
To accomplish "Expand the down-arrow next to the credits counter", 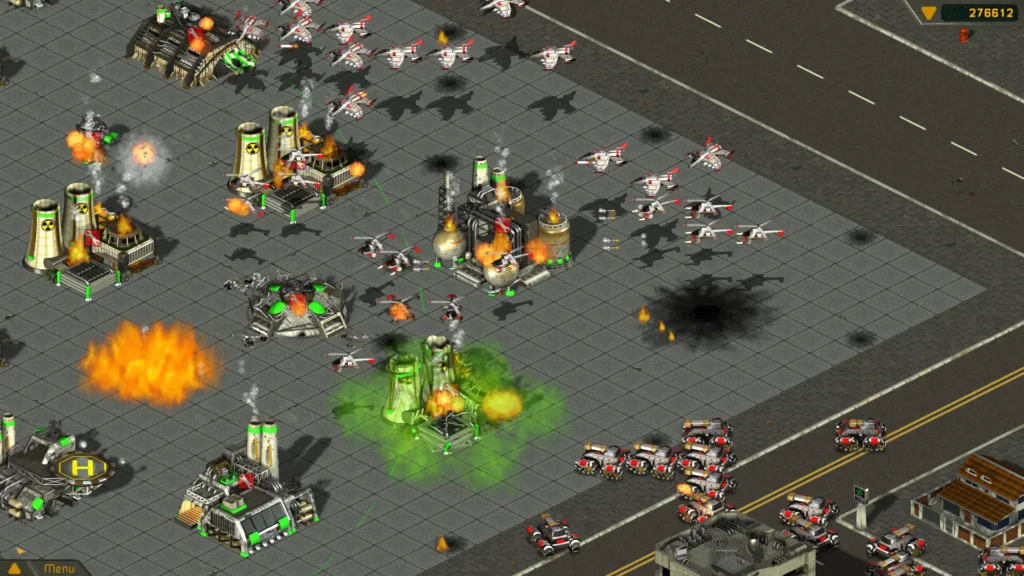I will (928, 13).
